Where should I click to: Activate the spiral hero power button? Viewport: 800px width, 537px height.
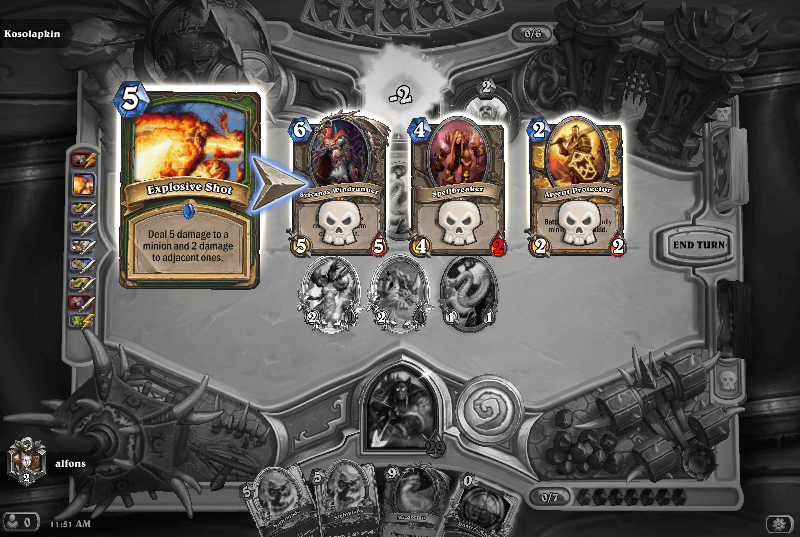(x=488, y=402)
